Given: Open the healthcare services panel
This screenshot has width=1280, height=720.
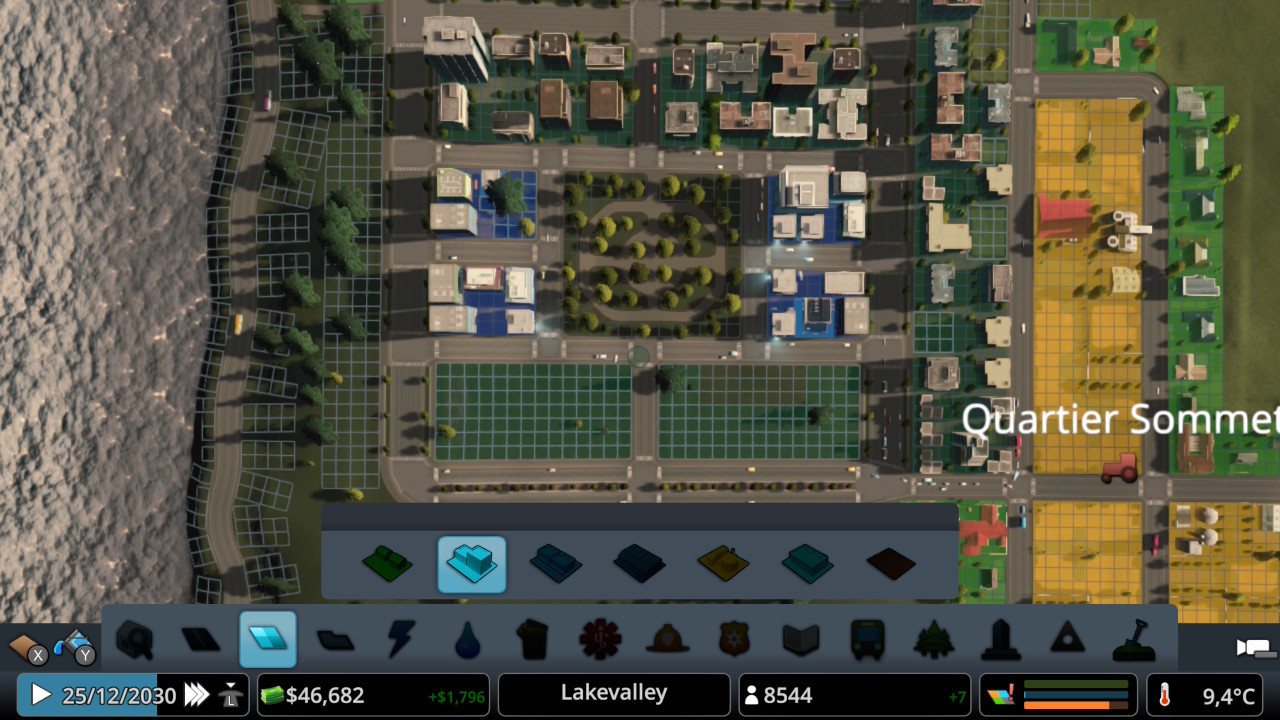Looking at the screenshot, I should click(x=601, y=640).
